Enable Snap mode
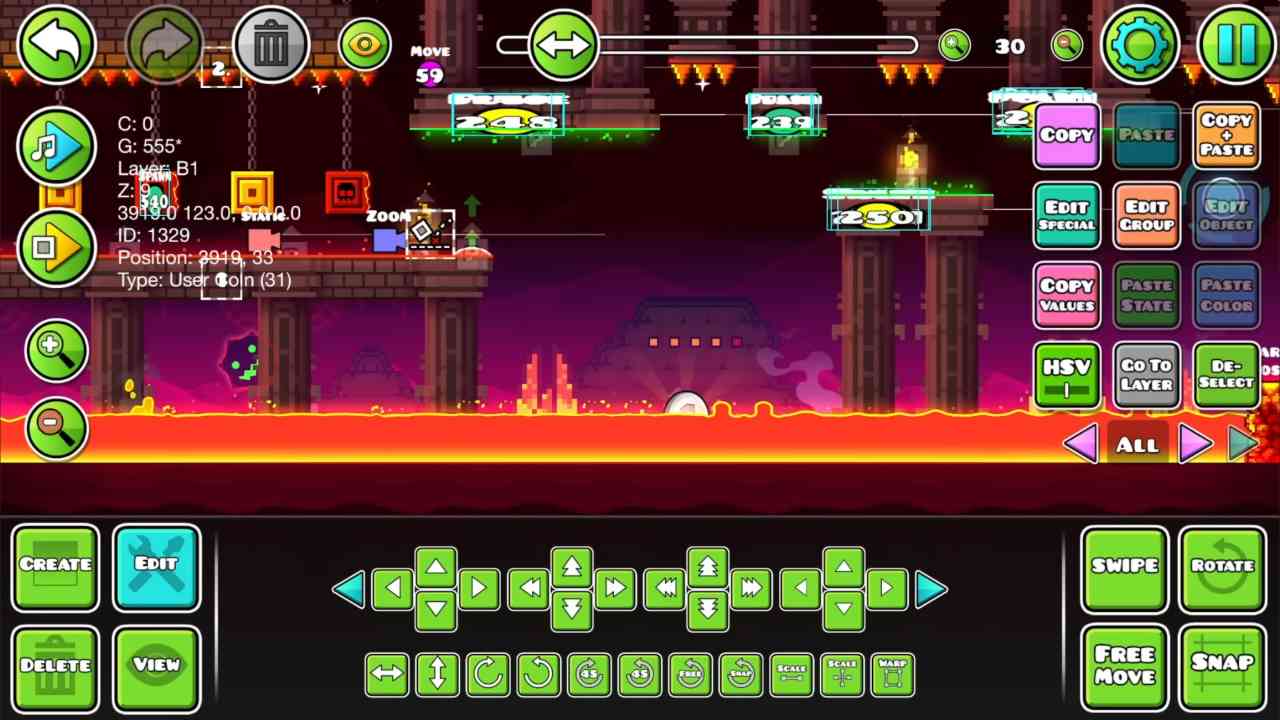This screenshot has height=720, width=1280. point(1222,665)
